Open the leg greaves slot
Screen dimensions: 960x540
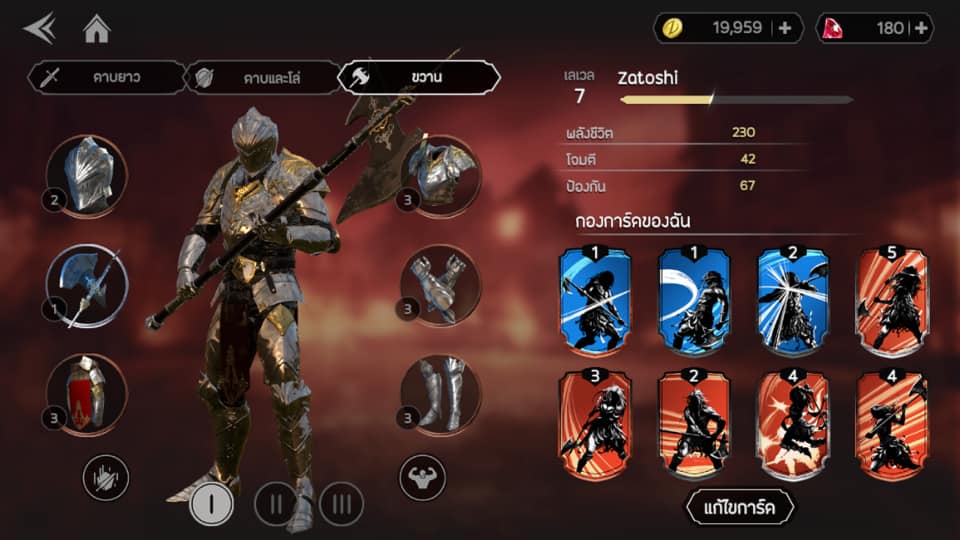440,393
